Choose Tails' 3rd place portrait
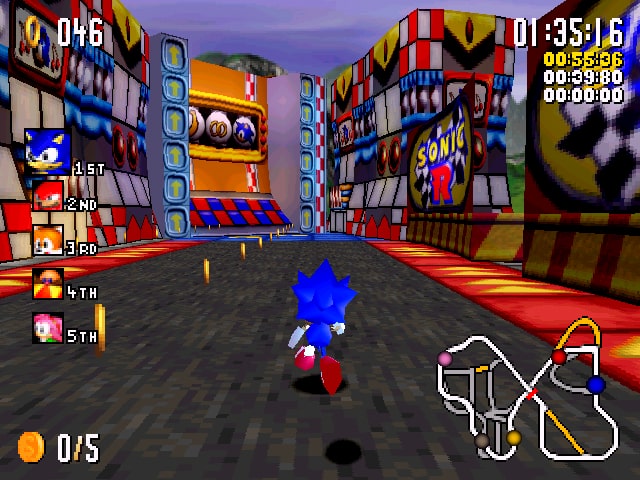The width and height of the screenshot is (640, 480). [x=47, y=241]
